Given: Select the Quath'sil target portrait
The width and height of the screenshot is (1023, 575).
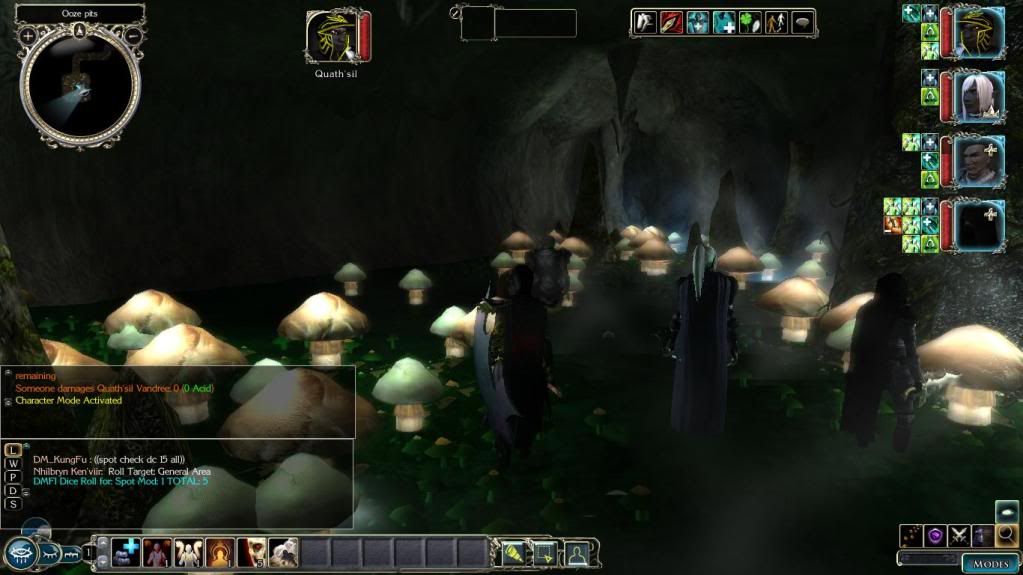Looking at the screenshot, I should point(331,37).
